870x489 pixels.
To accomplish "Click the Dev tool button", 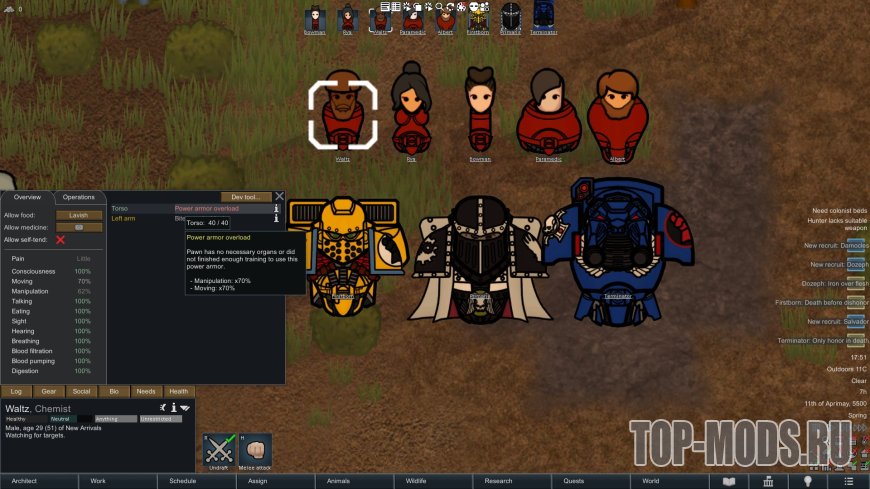I will coord(245,197).
